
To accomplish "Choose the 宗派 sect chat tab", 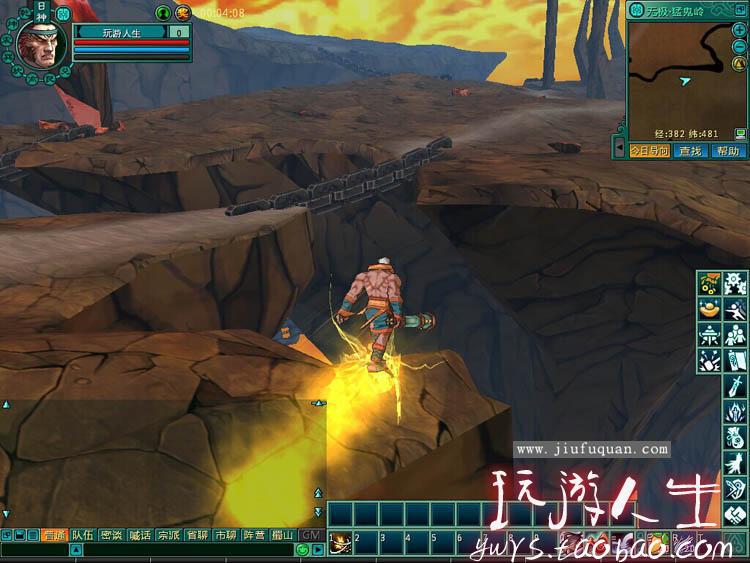I will point(169,536).
